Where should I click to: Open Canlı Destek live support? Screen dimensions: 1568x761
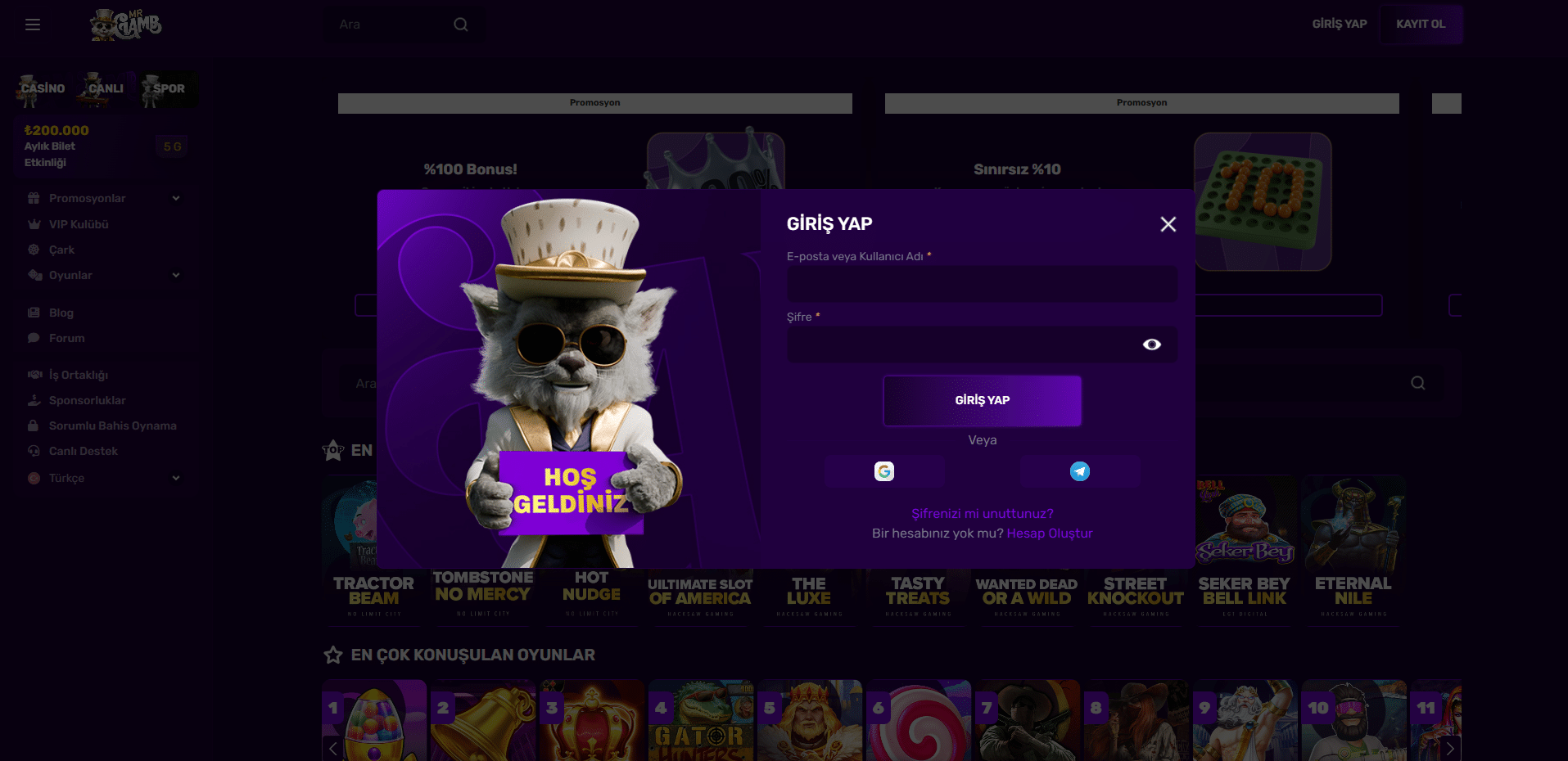(x=83, y=451)
